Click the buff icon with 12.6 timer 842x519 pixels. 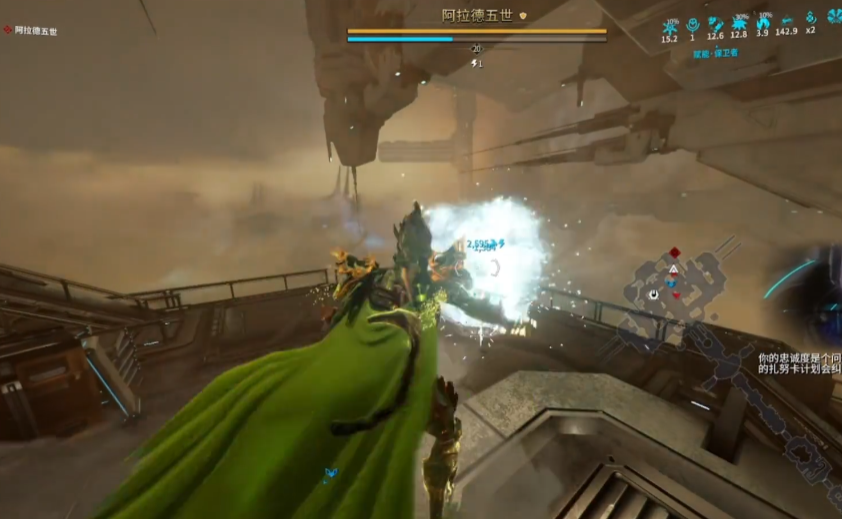pyautogui.click(x=715, y=23)
